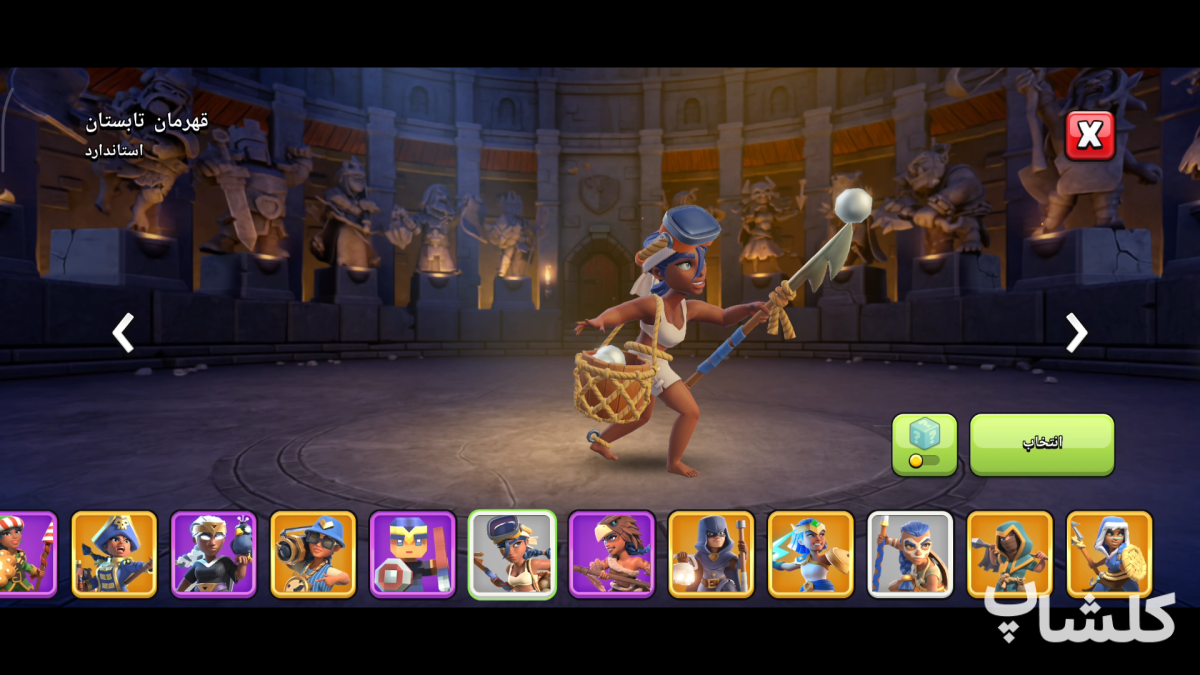Pick the white-hooded skin with woven shield
The width and height of the screenshot is (1200, 675).
(x=1109, y=554)
